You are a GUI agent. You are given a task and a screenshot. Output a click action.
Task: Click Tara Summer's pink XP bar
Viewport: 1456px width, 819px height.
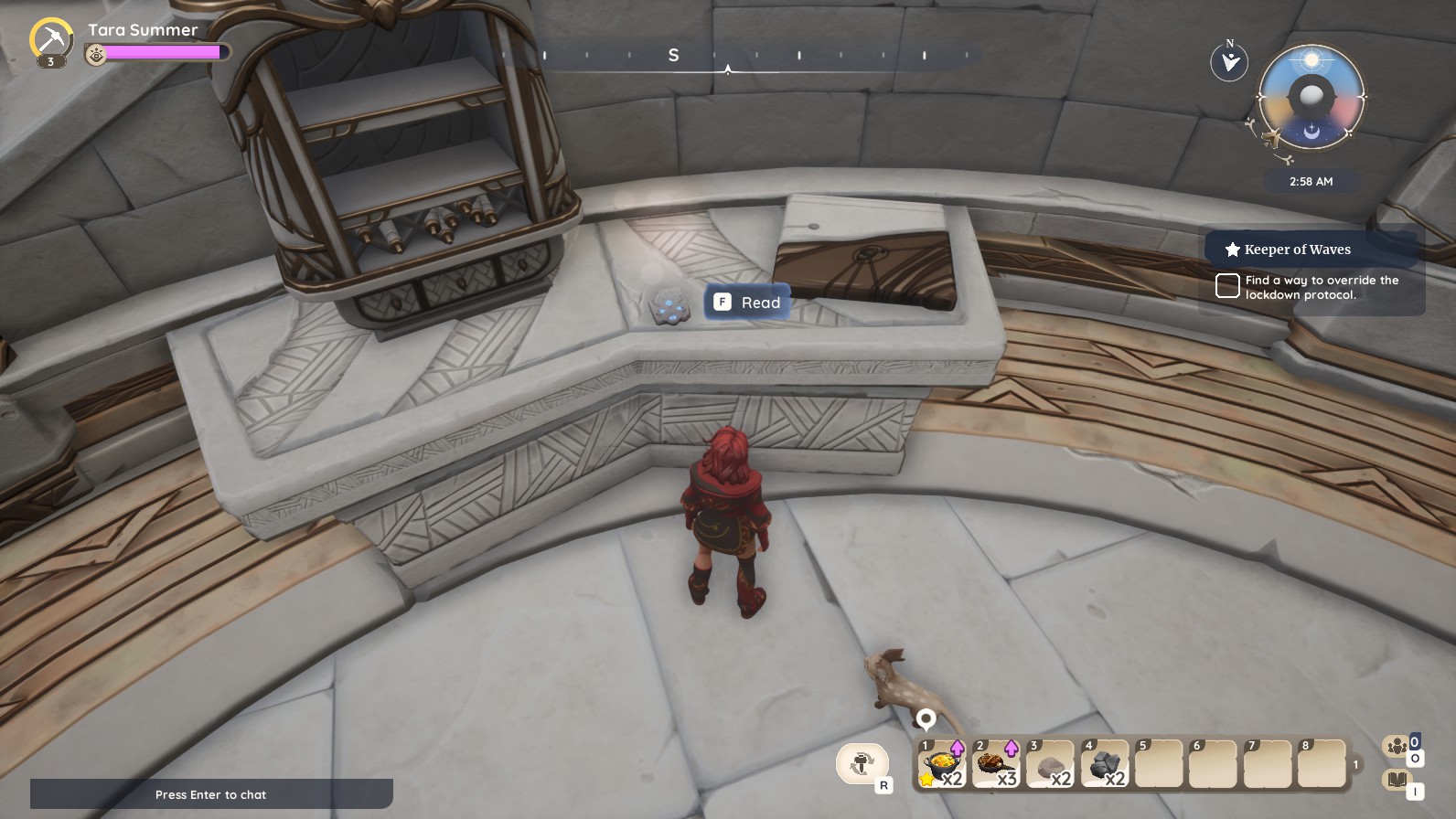165,52
